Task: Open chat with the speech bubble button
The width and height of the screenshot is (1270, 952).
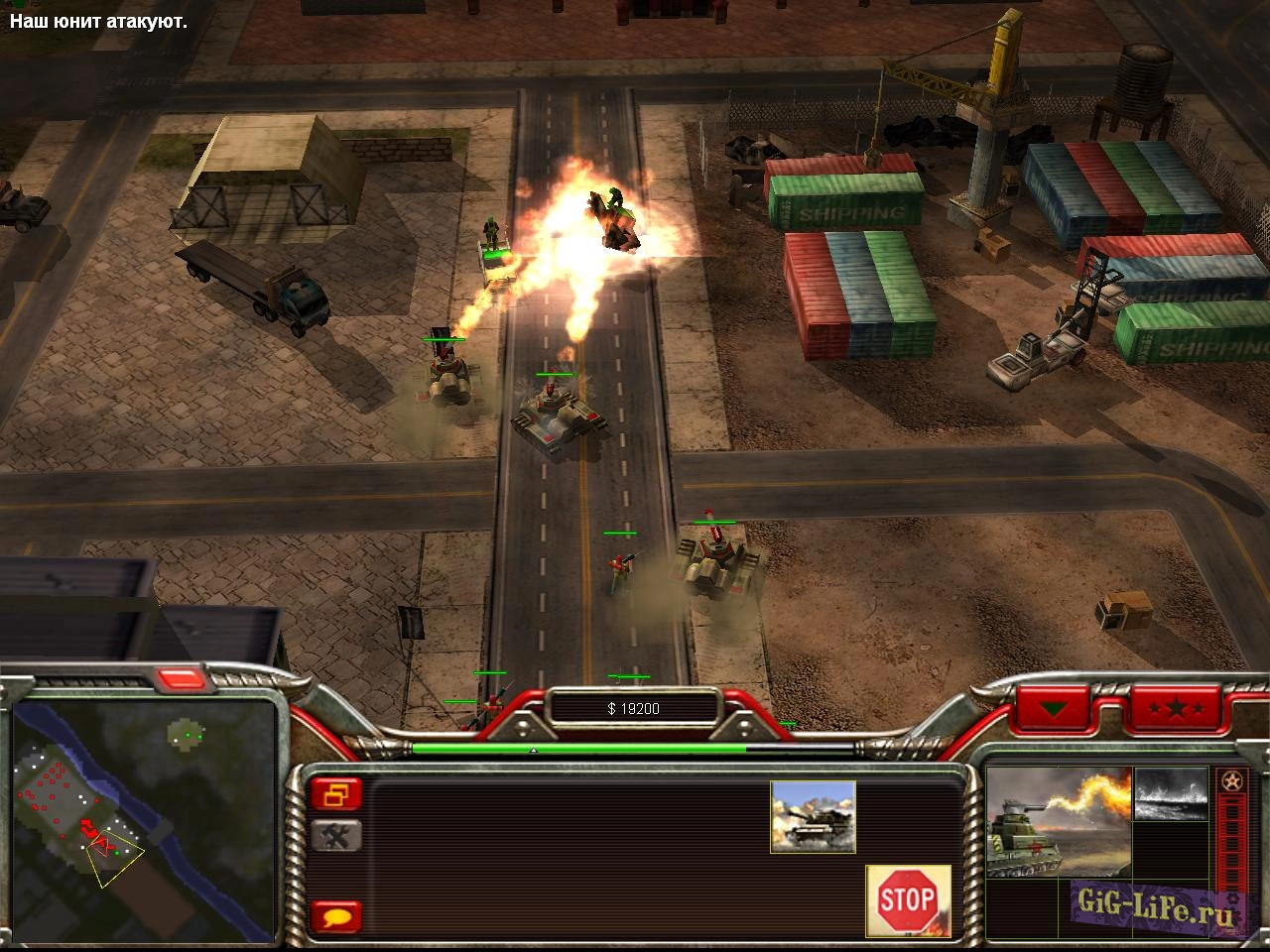Action: pyautogui.click(x=336, y=916)
